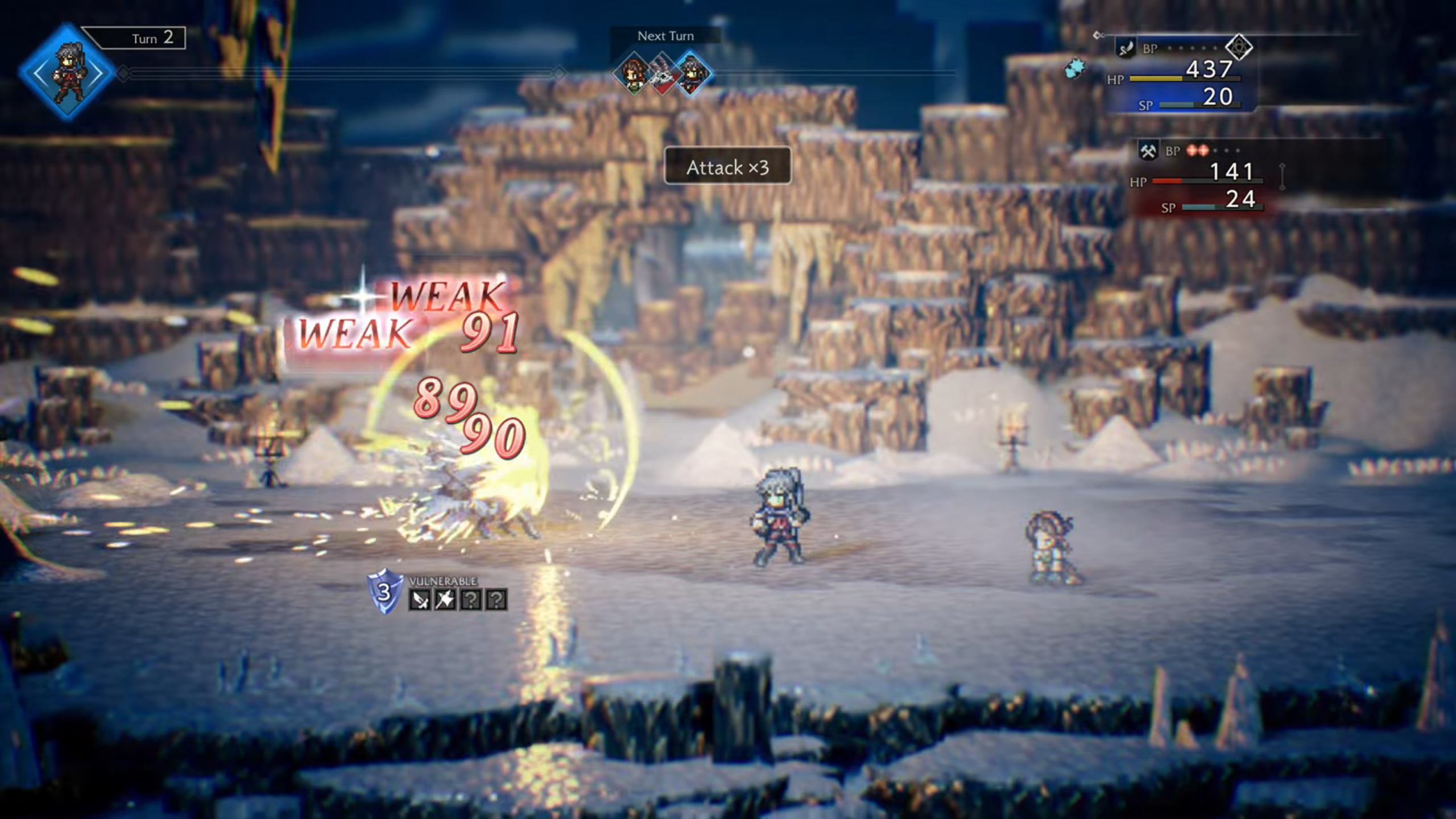Toggle the second hidden '?' weakness slot
Viewport: 1456px width, 819px height.
click(x=496, y=599)
